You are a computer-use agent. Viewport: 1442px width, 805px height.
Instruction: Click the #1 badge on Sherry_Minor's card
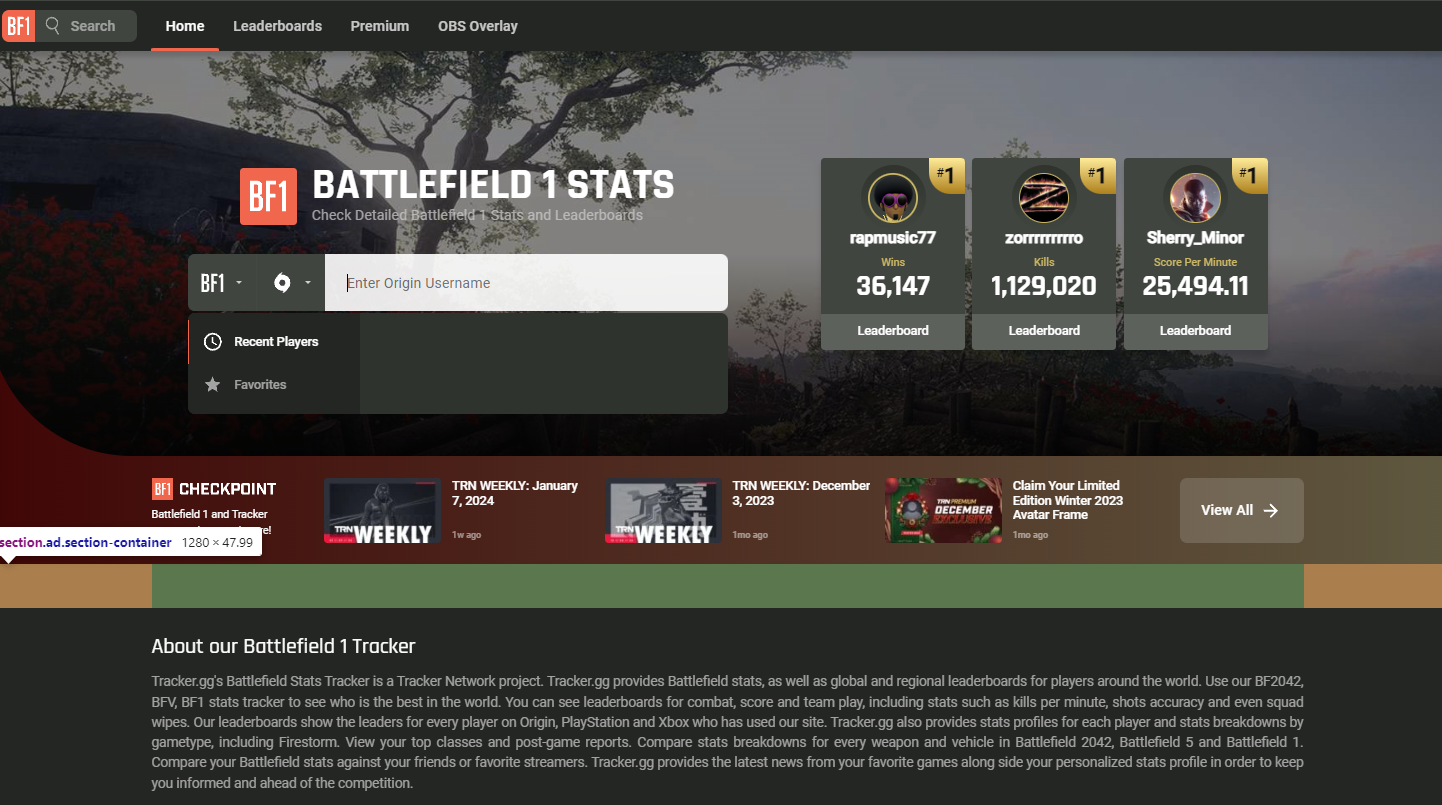pos(1249,175)
